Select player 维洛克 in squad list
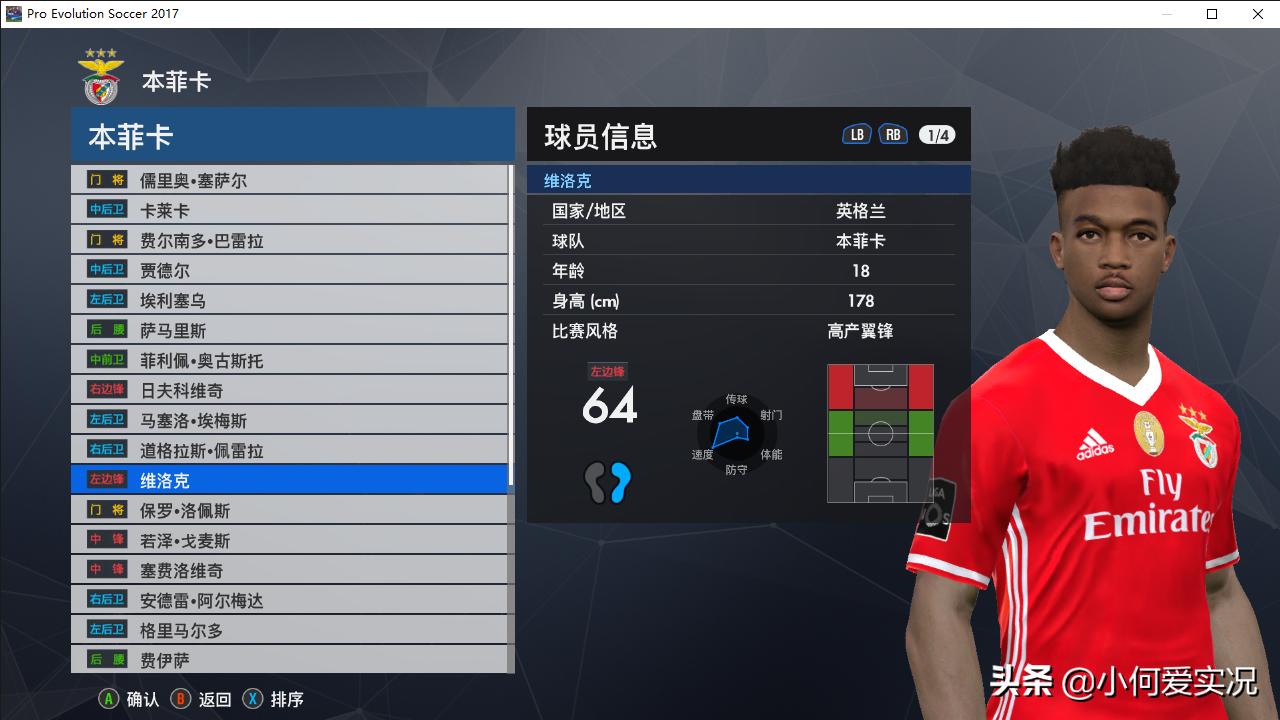This screenshot has width=1280, height=720. 200,480
